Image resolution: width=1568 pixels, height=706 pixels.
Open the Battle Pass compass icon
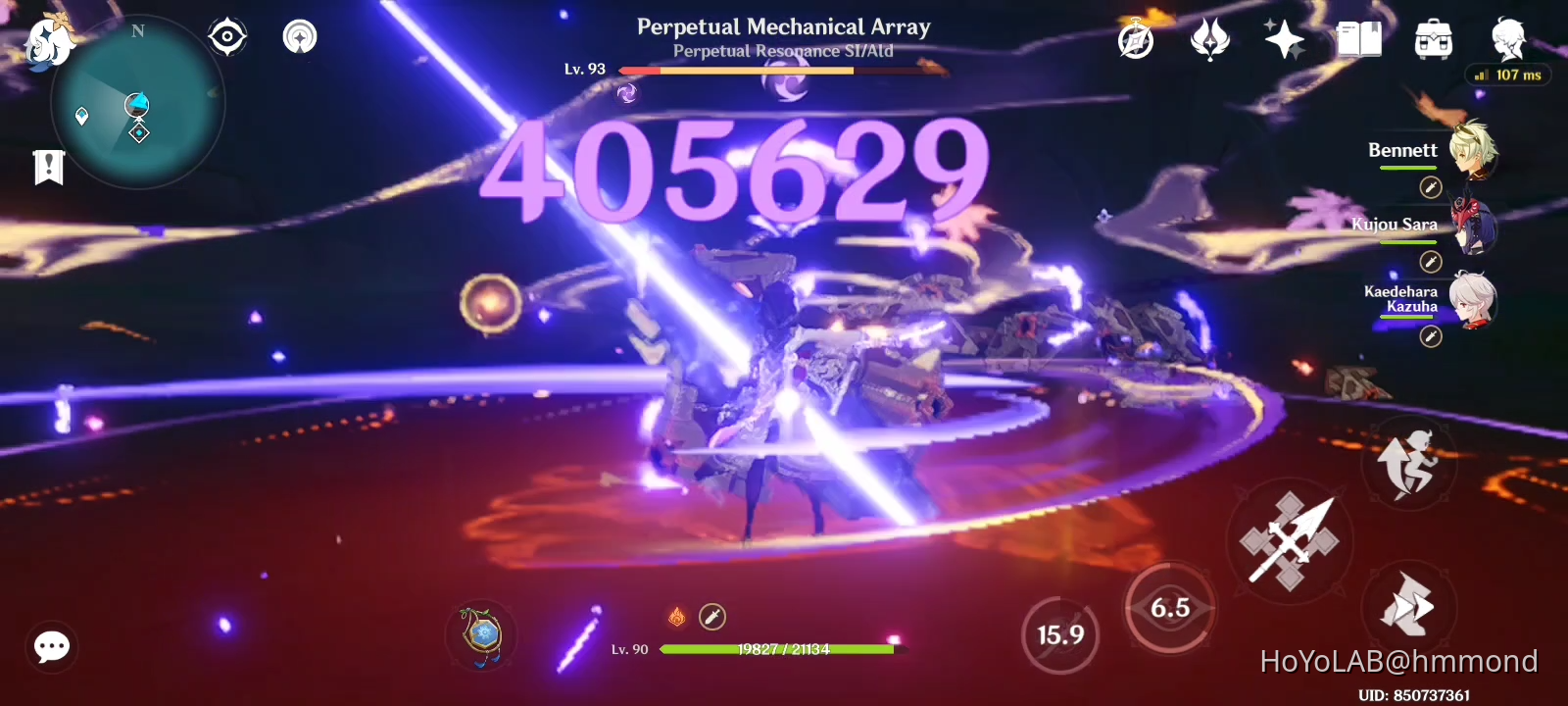1137,39
